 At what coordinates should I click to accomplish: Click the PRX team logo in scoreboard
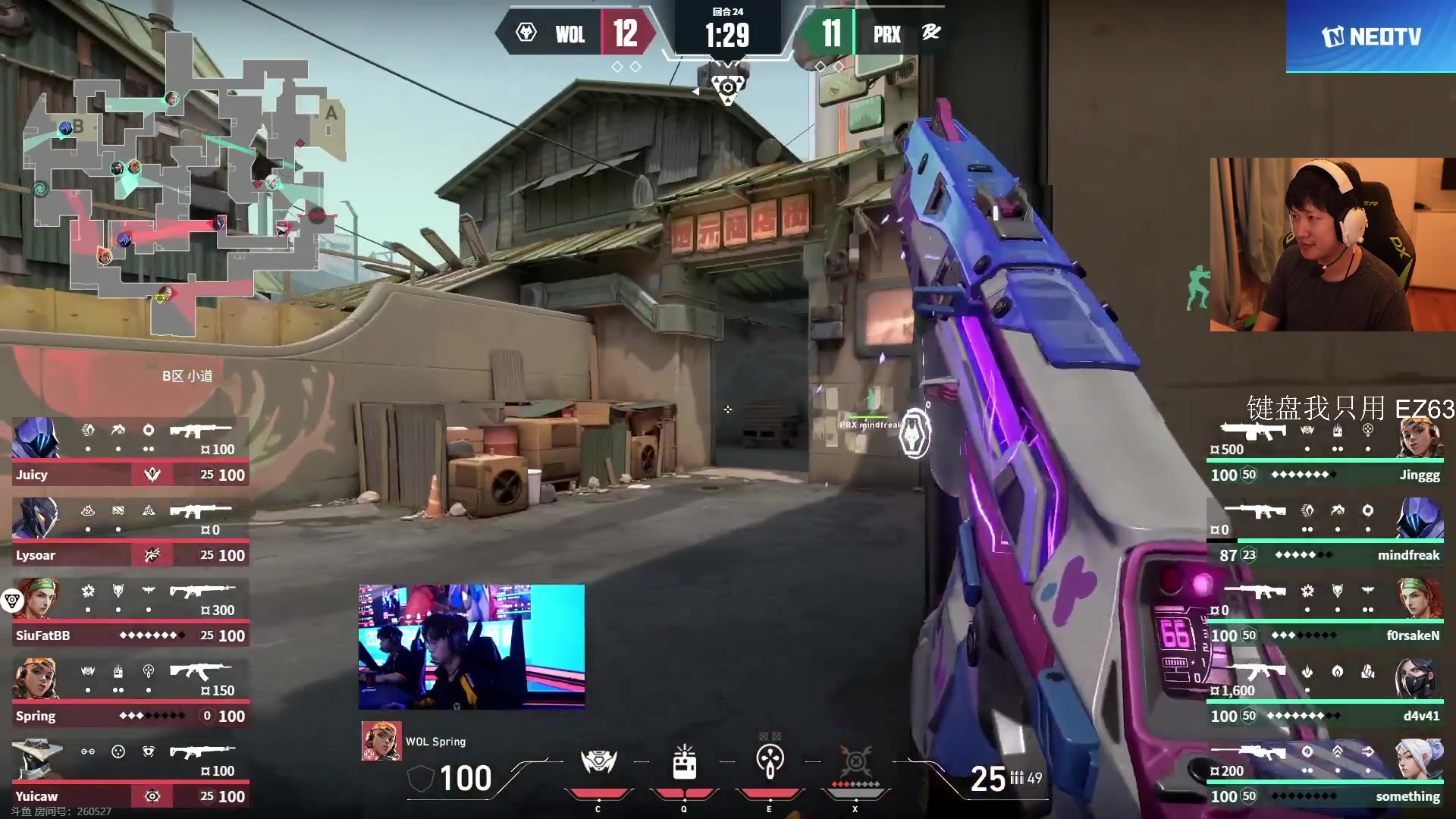point(931,33)
